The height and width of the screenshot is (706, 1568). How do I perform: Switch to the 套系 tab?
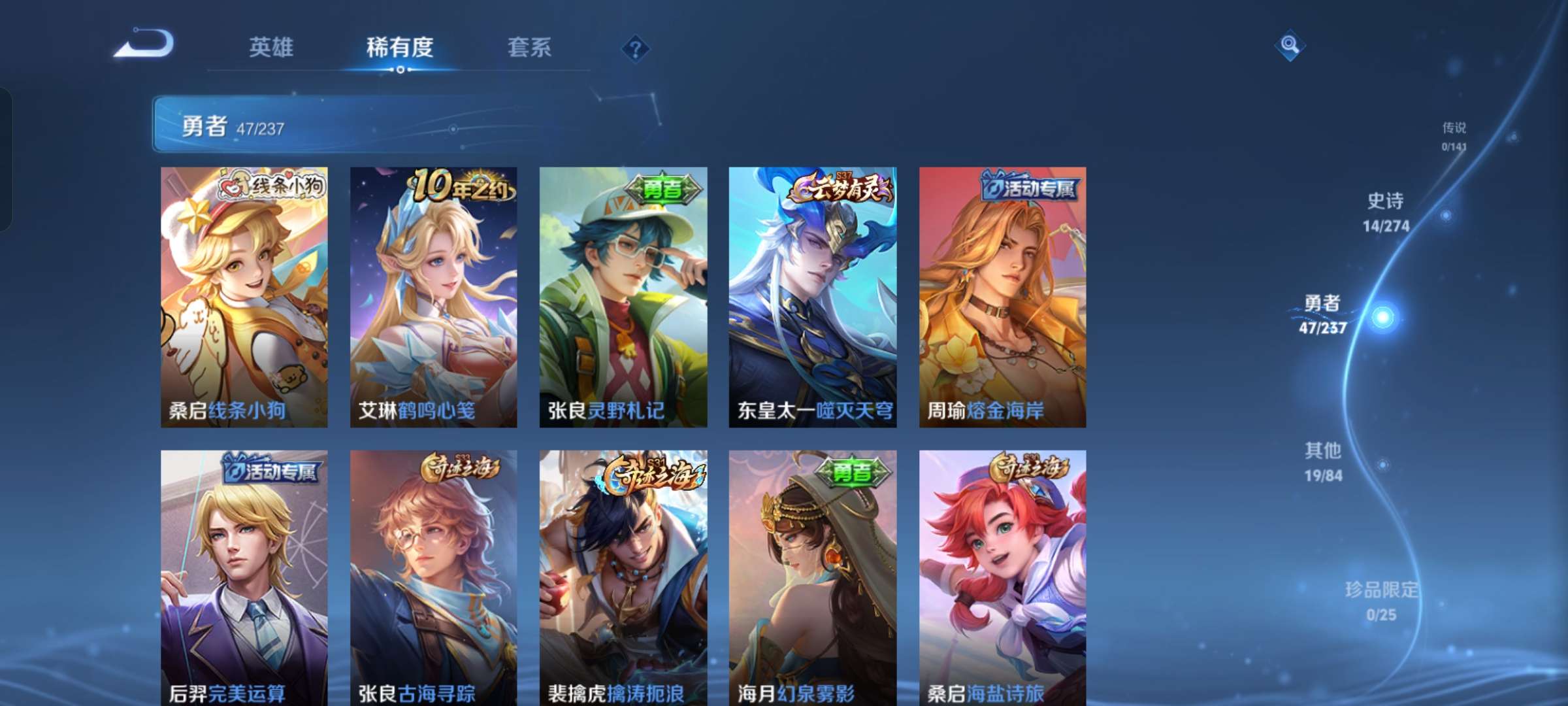pos(529,46)
